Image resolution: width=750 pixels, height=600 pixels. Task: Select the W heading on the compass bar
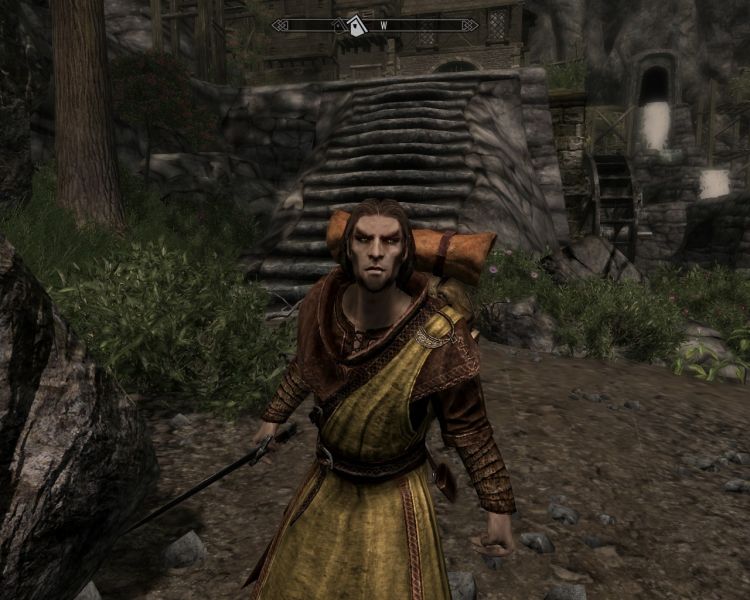pos(383,26)
